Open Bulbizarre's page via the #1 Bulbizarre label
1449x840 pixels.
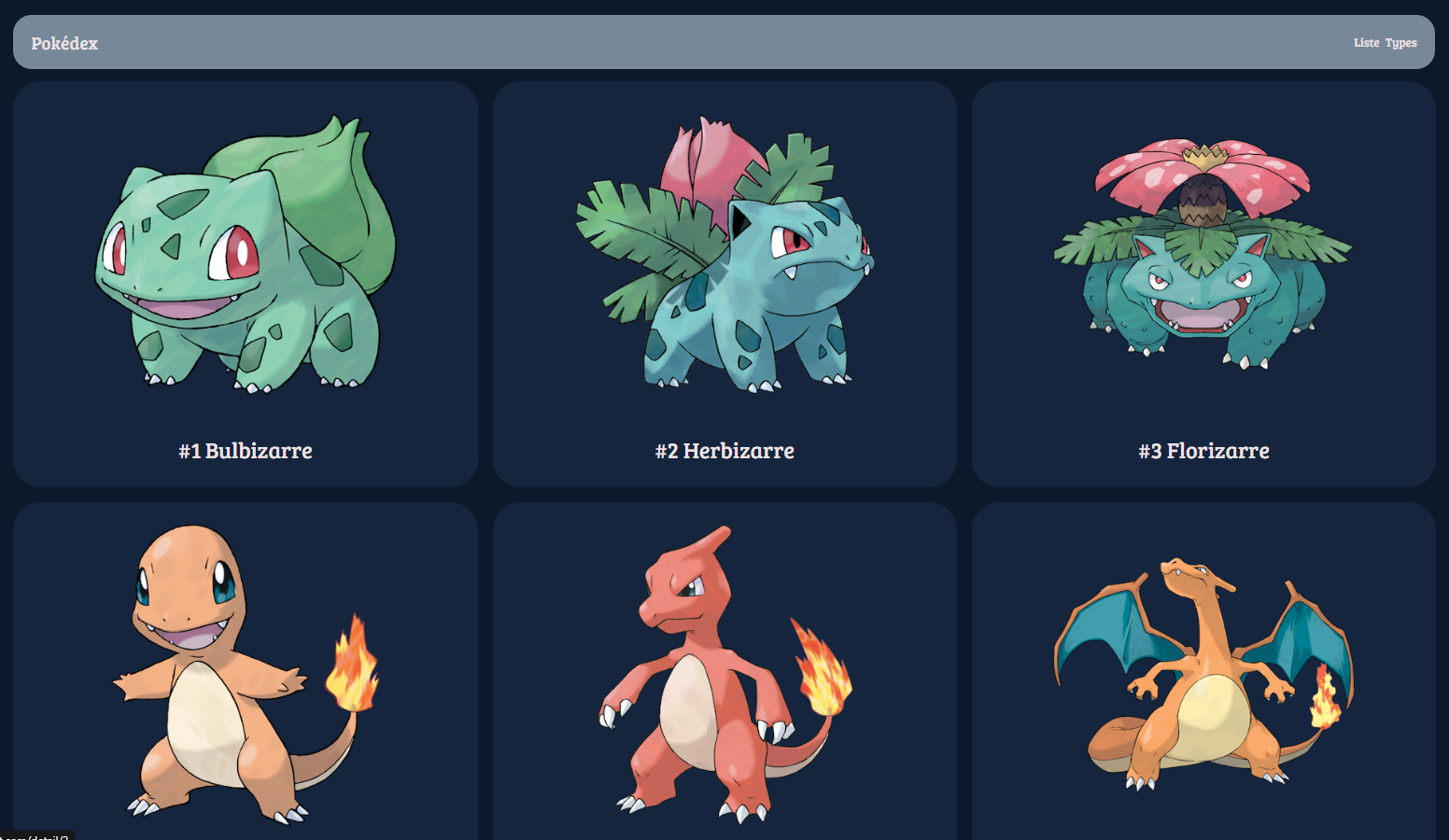[x=246, y=451]
